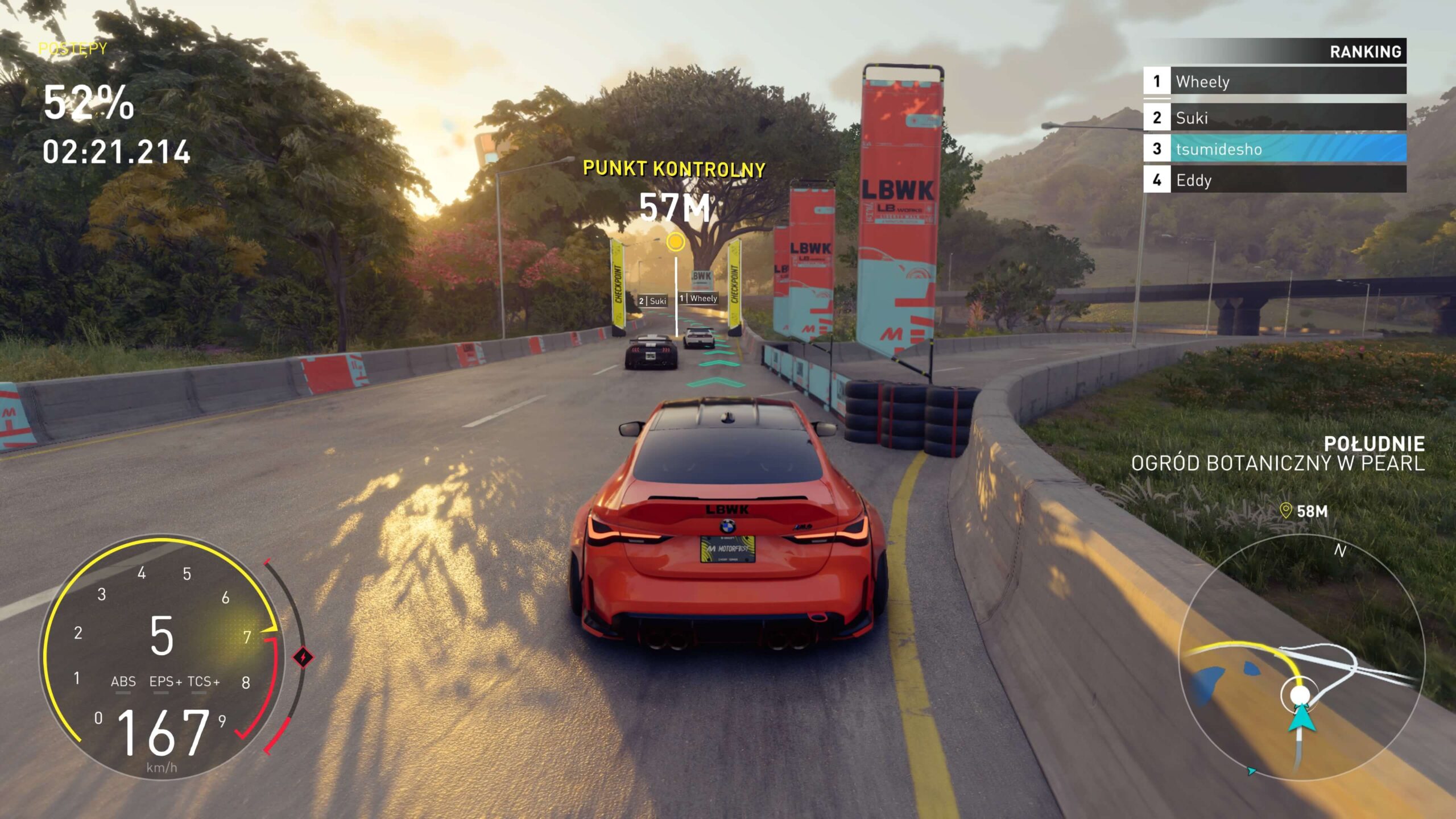Click Suki's floating name tag
The width and height of the screenshot is (1456, 819).
point(652,301)
